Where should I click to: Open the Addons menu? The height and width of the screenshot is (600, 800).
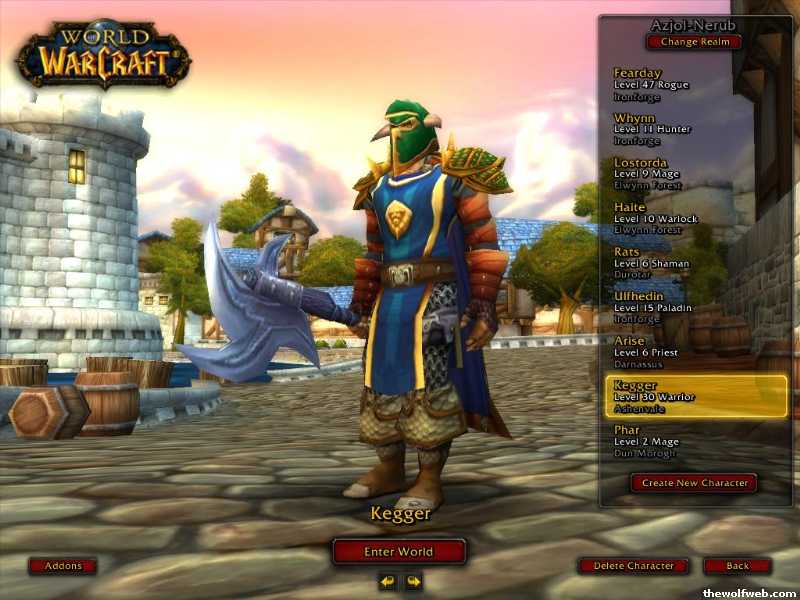tap(62, 566)
